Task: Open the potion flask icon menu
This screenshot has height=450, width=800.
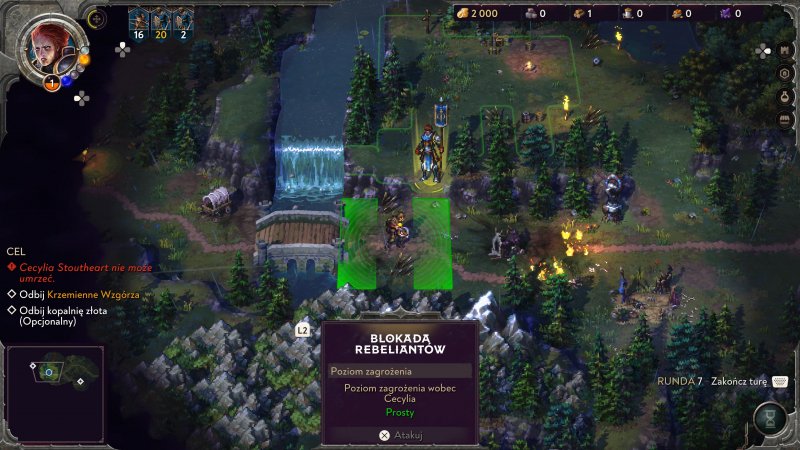Action: (x=785, y=97)
